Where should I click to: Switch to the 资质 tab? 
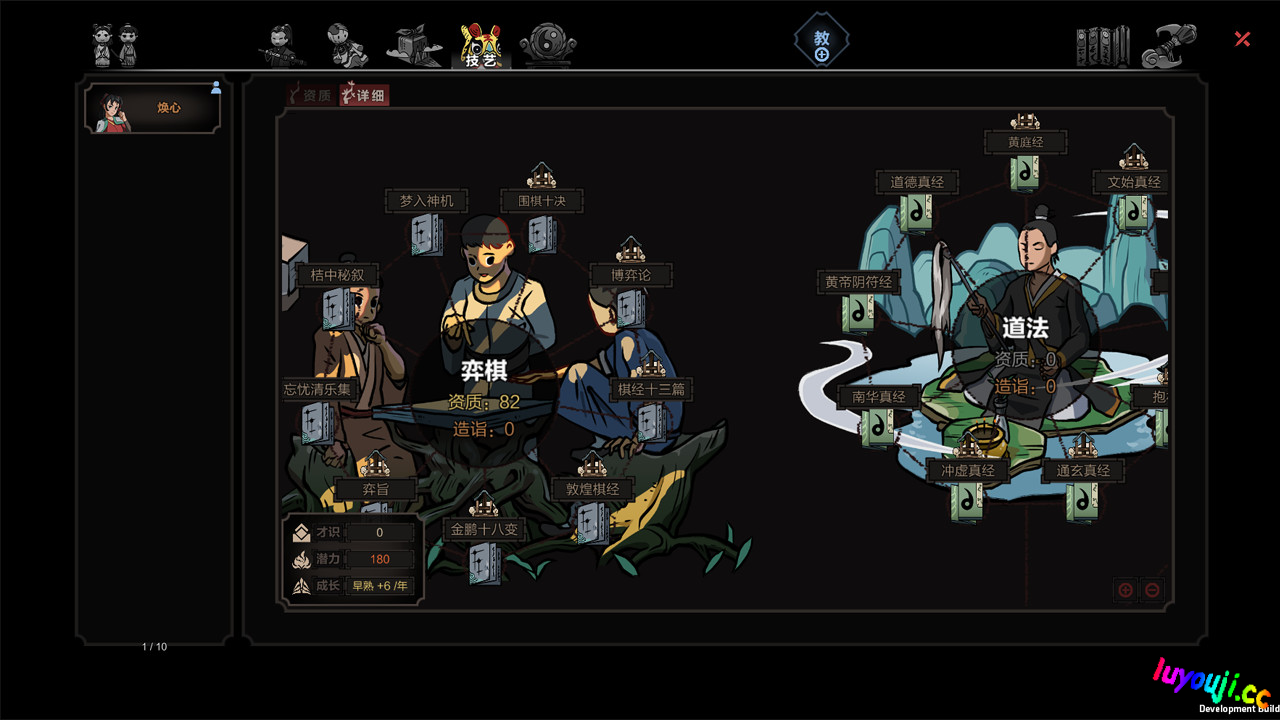click(x=310, y=95)
